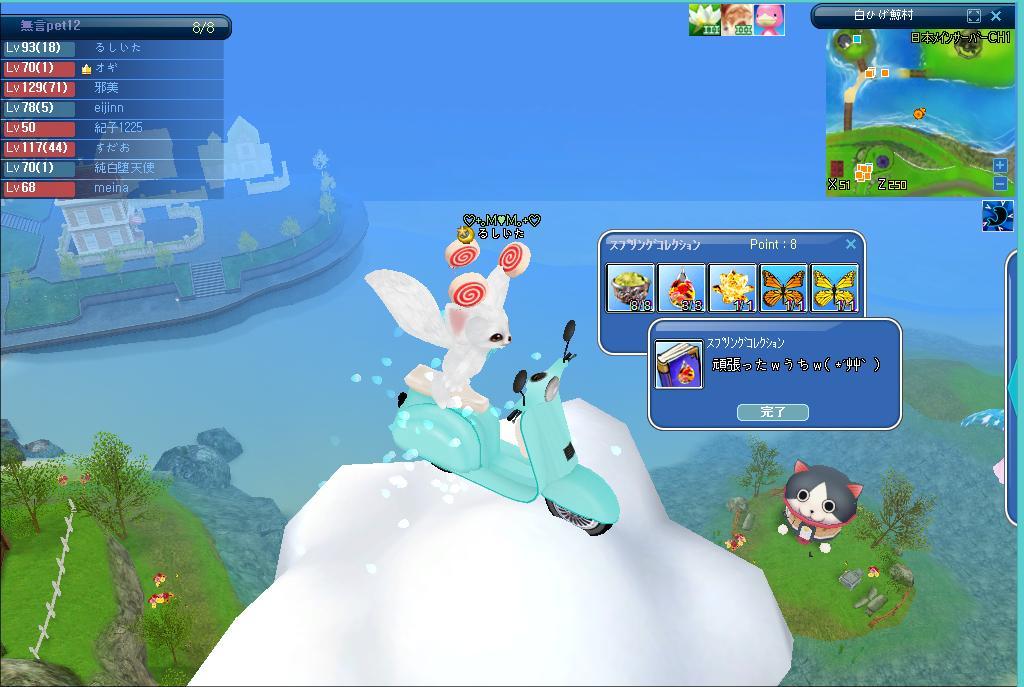The image size is (1024, 687).
Task: Choose the golden flower collection item
Action: pos(733,288)
